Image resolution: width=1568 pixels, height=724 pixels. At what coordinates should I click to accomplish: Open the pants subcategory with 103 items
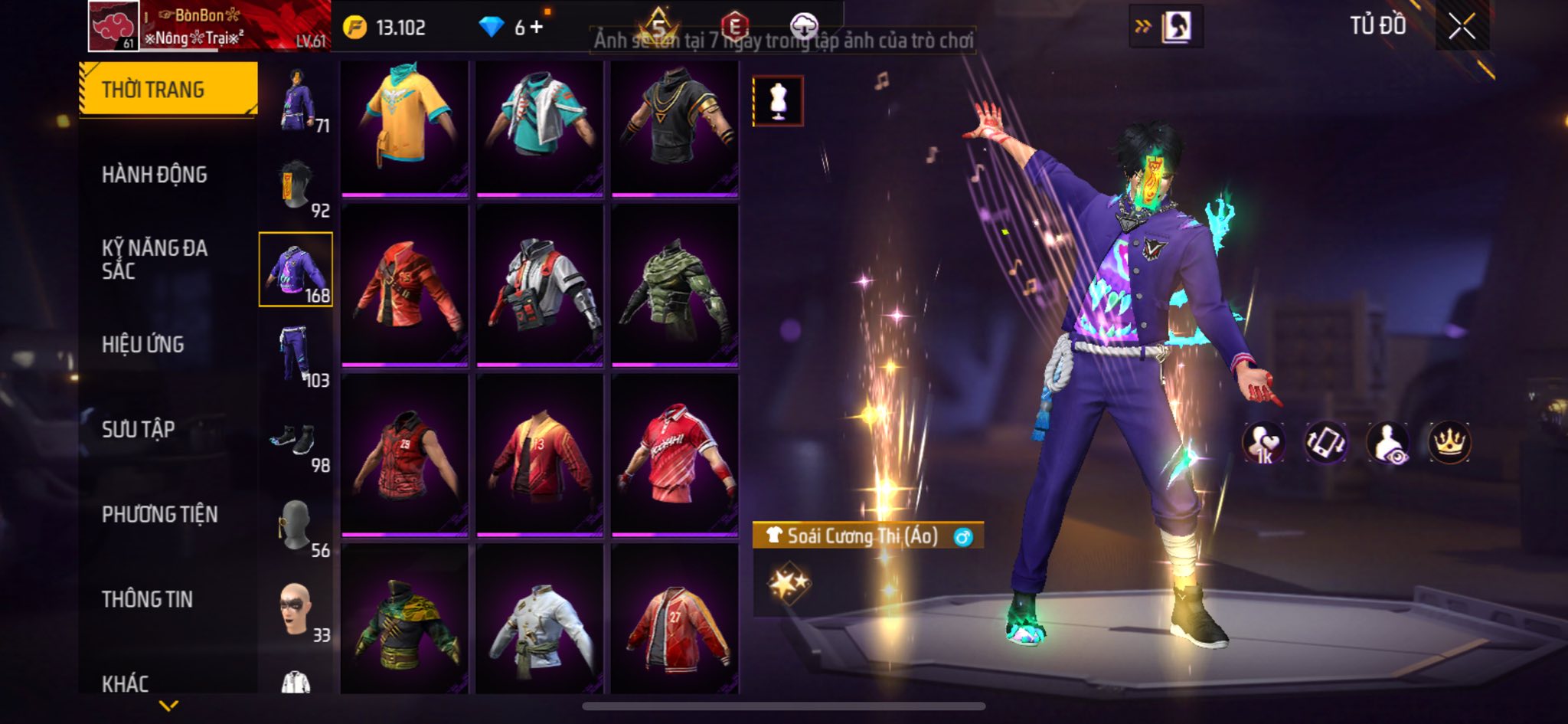pos(296,355)
